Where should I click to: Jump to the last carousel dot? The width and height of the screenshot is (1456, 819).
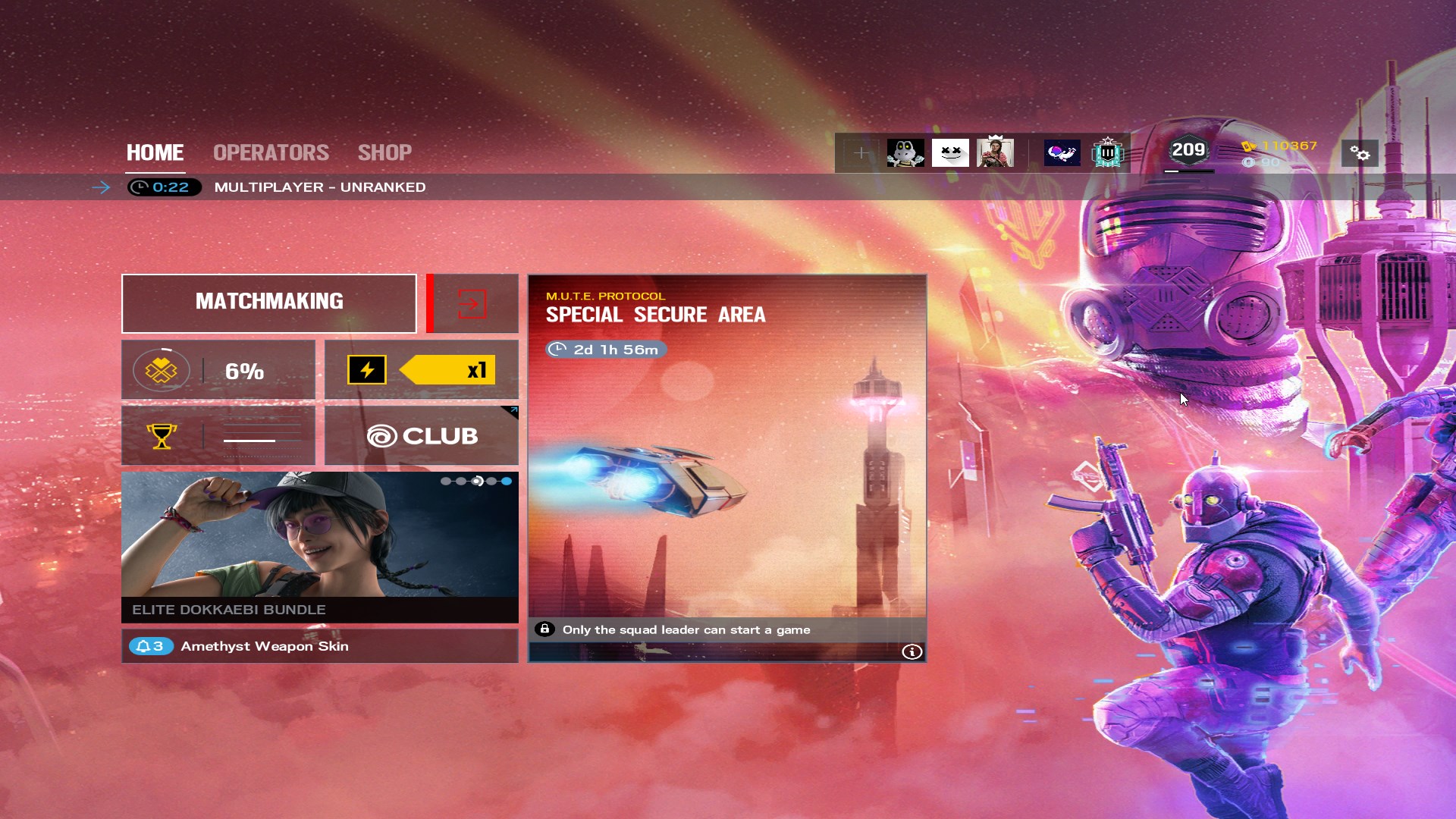tap(507, 481)
